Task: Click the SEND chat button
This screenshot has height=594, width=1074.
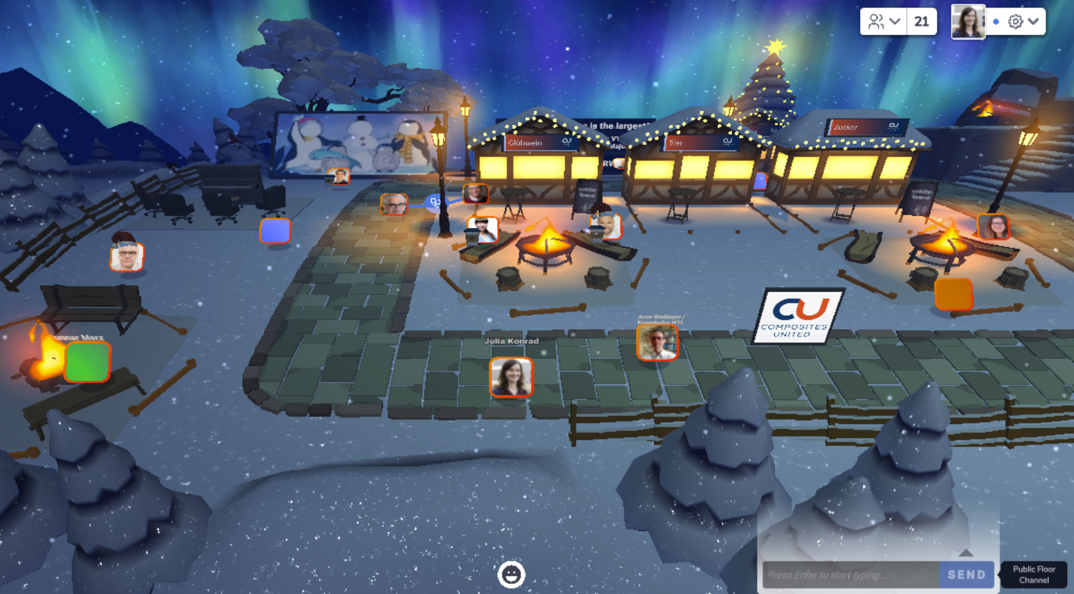Action: [966, 575]
